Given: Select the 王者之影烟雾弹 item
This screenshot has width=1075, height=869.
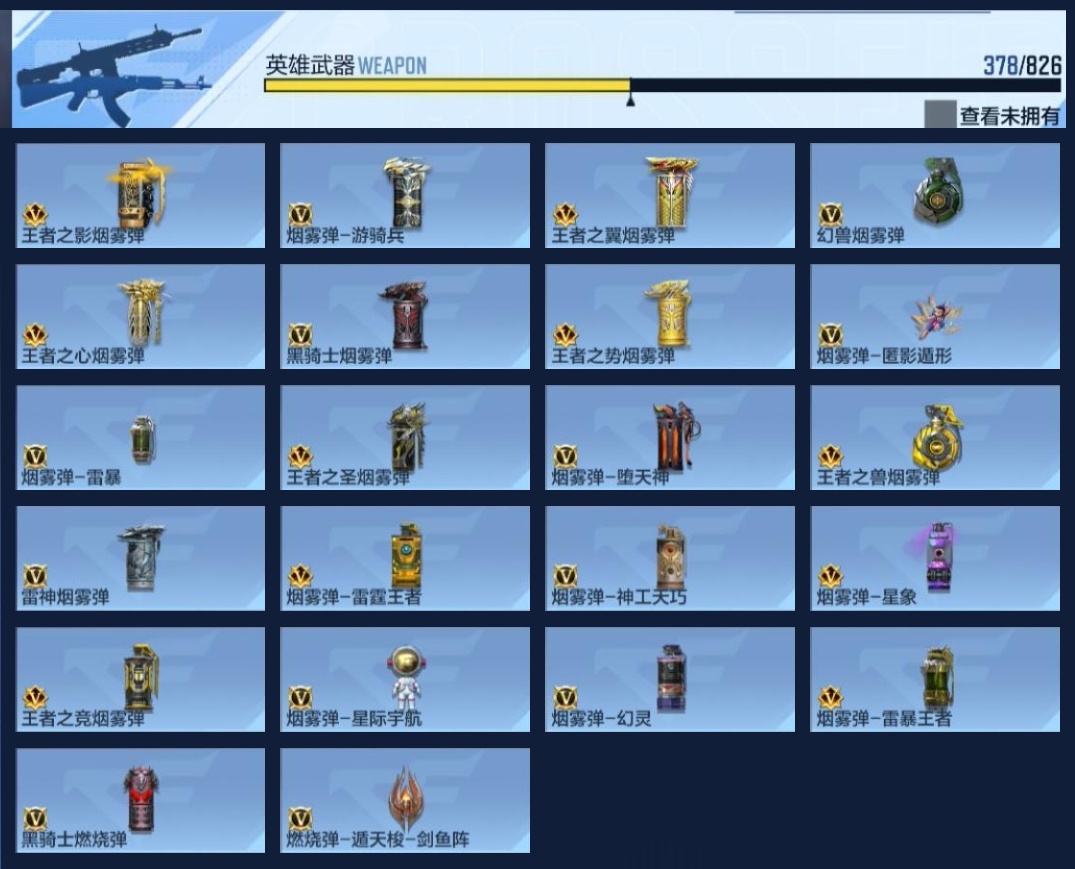Looking at the screenshot, I should click(141, 195).
